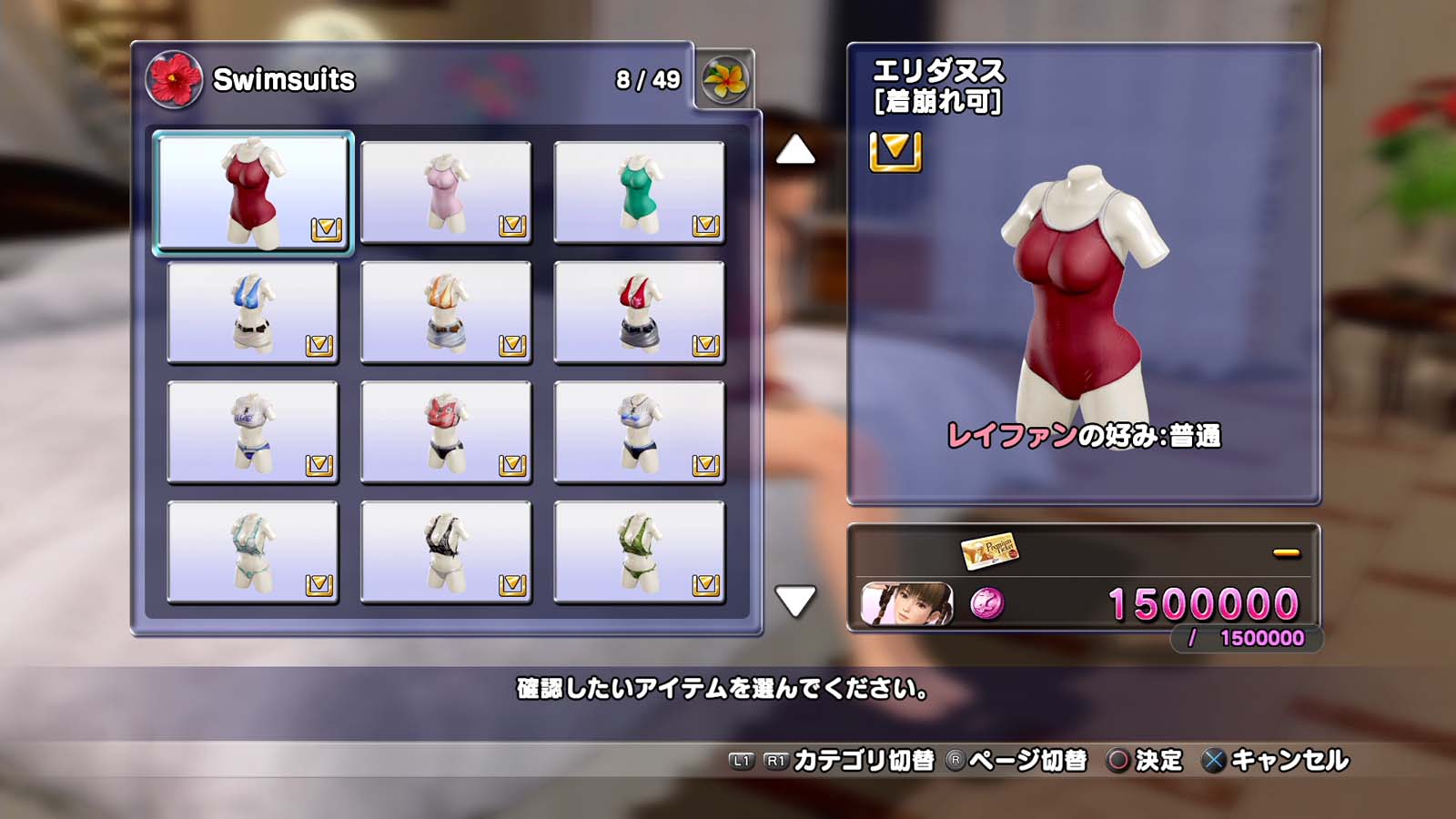Select the red one-piece swimsuit slot
The height and width of the screenshot is (819, 1456).
(253, 192)
